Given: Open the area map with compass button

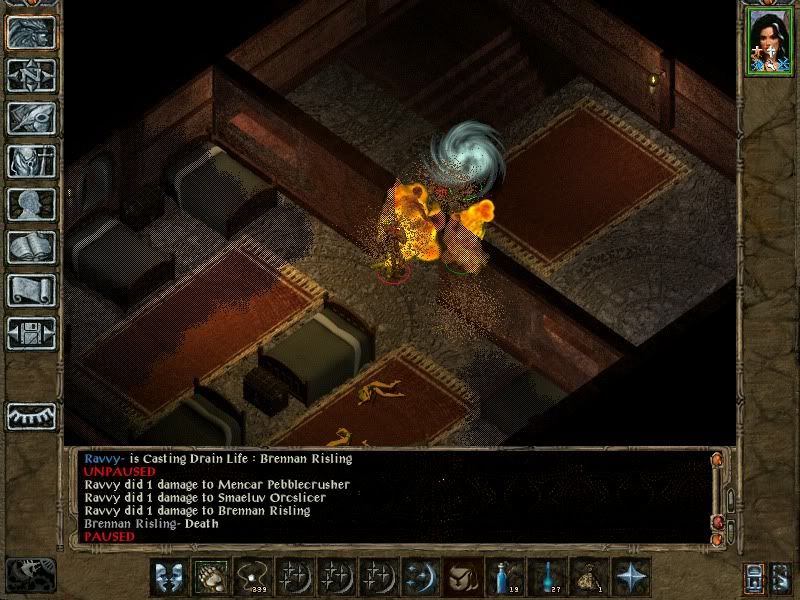Looking at the screenshot, I should click(31, 75).
